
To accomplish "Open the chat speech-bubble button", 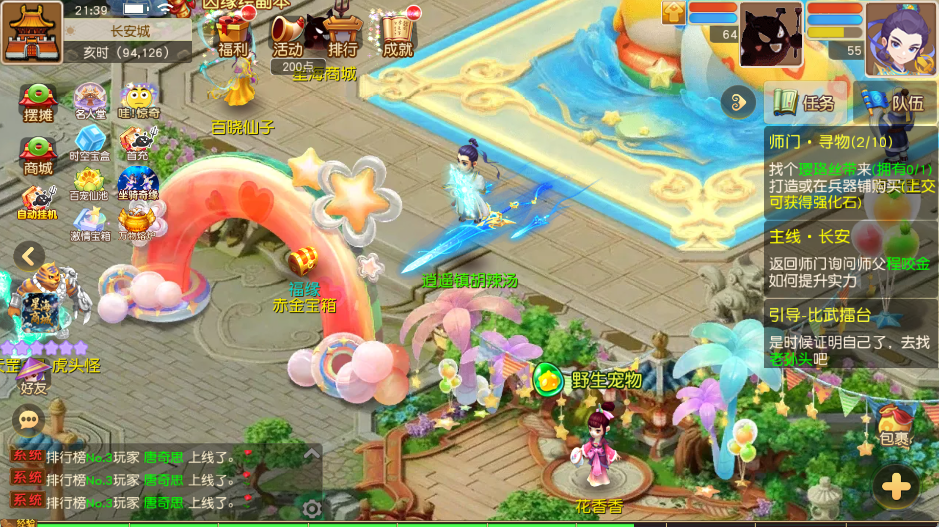I will [x=29, y=418].
